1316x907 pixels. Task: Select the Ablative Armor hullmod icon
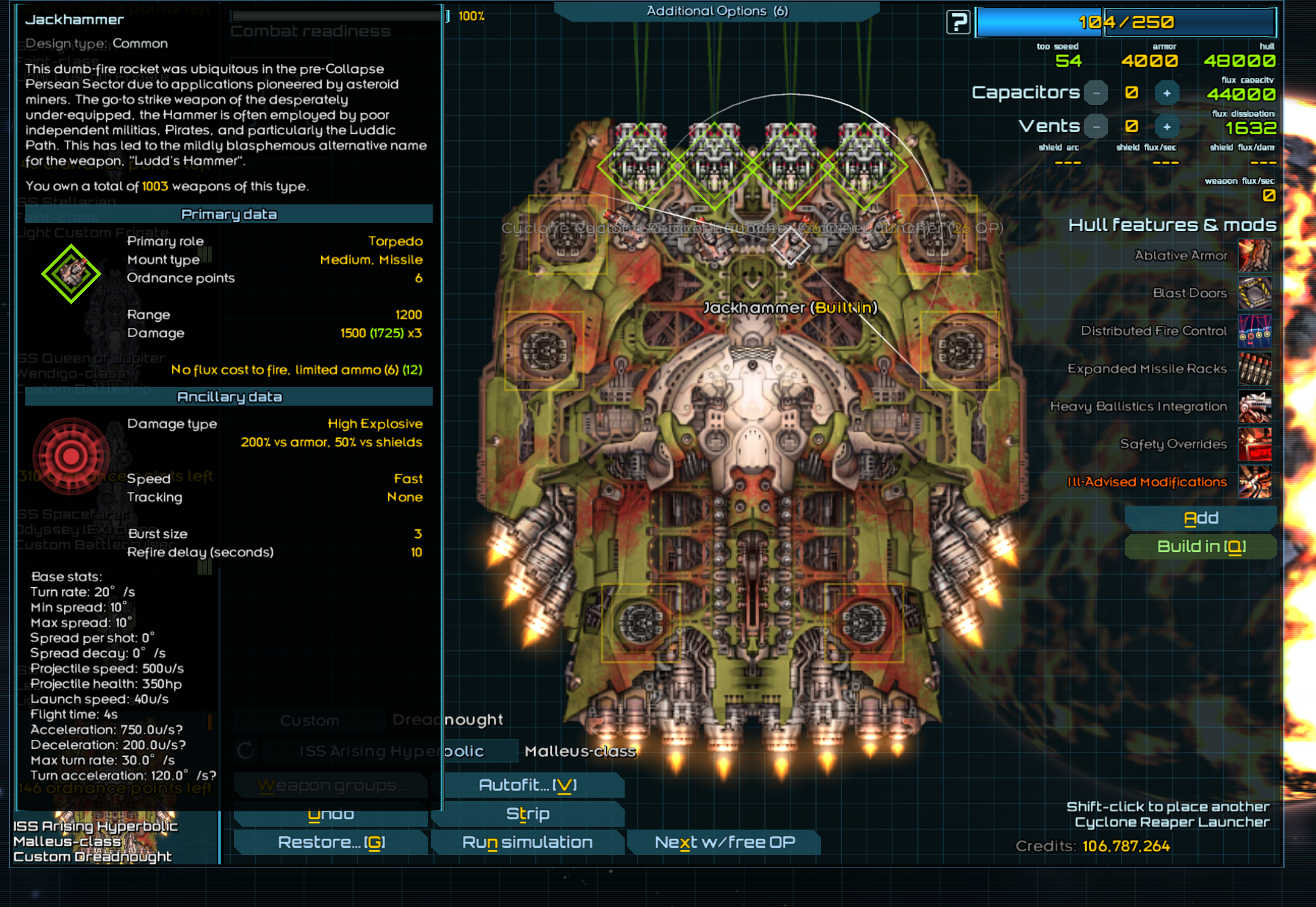coord(1254,256)
